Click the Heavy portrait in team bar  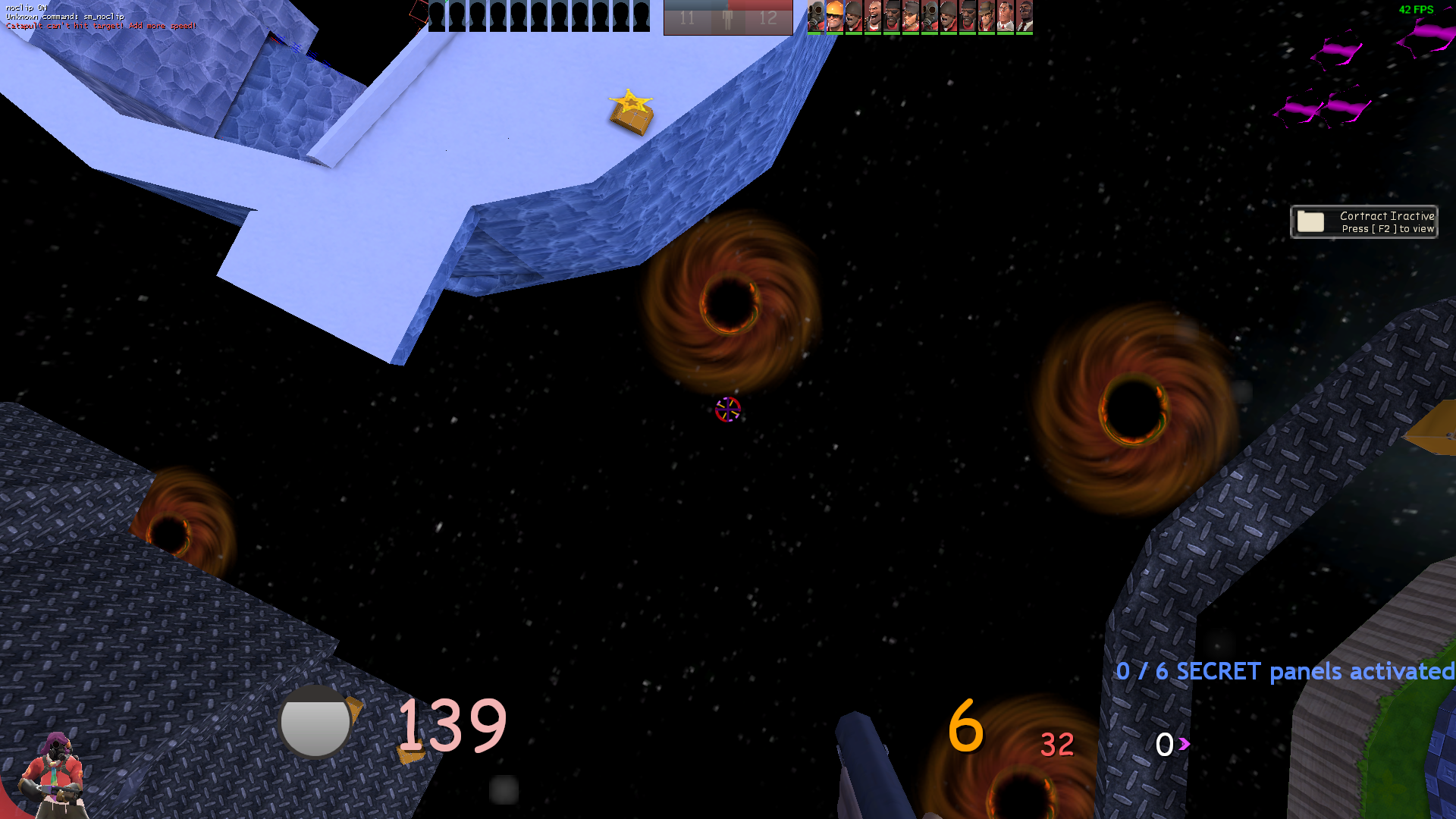(873, 16)
